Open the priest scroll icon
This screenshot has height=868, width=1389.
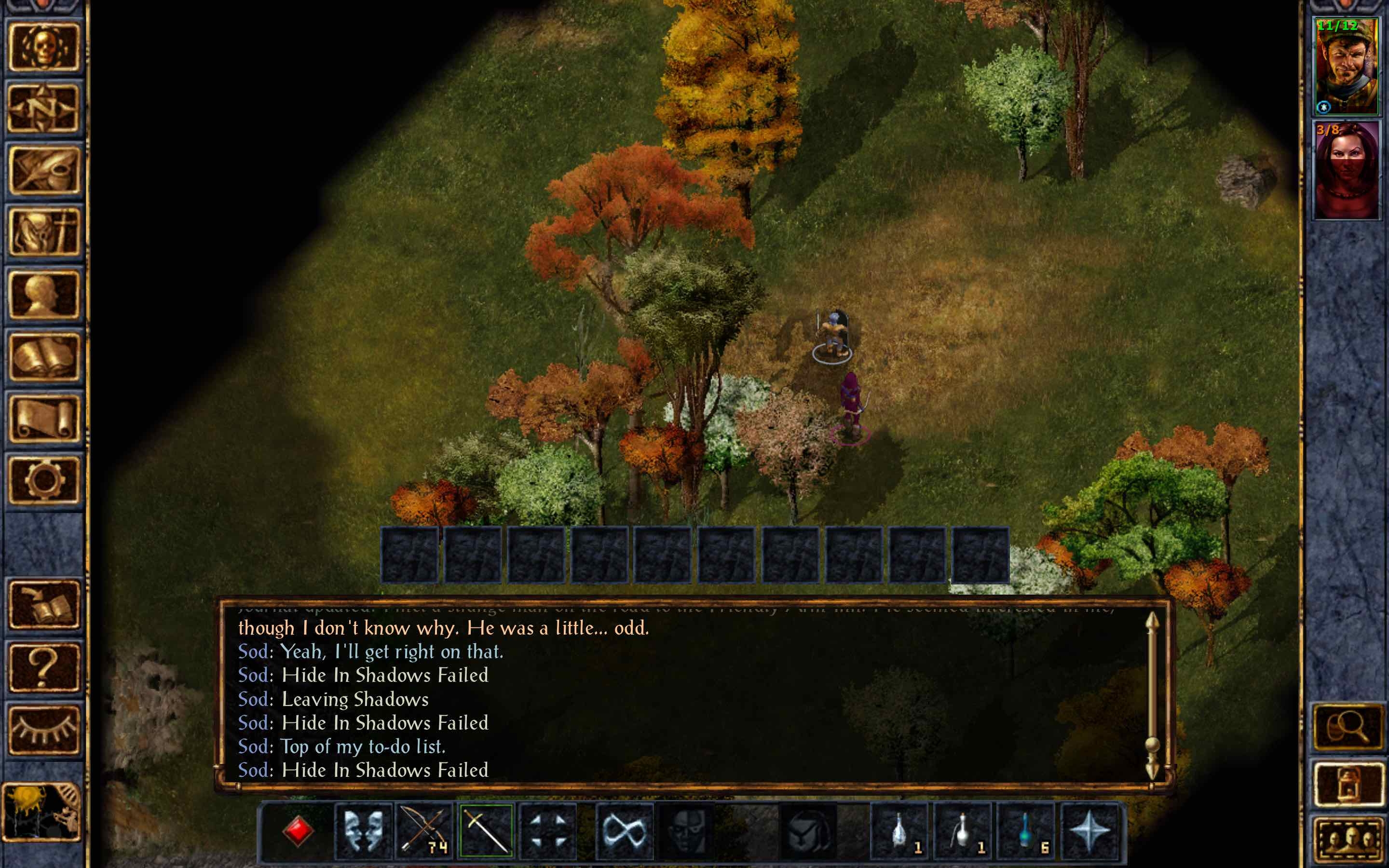(x=43, y=419)
